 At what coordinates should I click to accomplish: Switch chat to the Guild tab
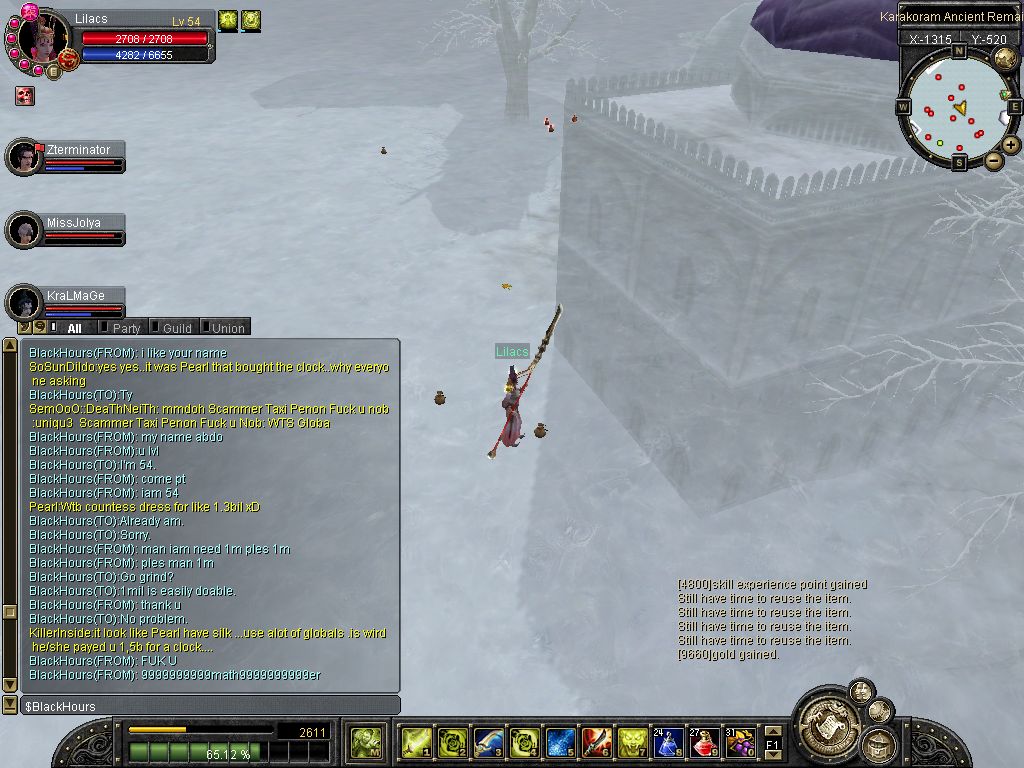click(176, 328)
